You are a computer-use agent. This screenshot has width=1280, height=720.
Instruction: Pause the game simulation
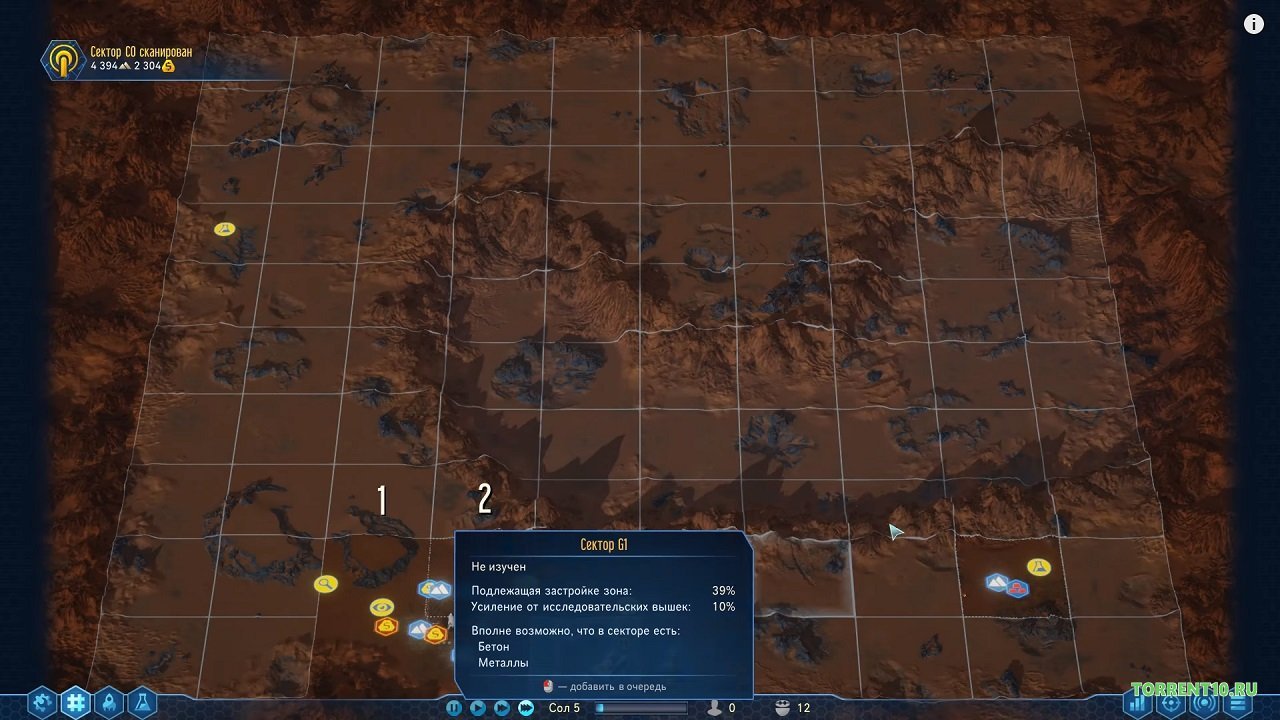pyautogui.click(x=455, y=708)
